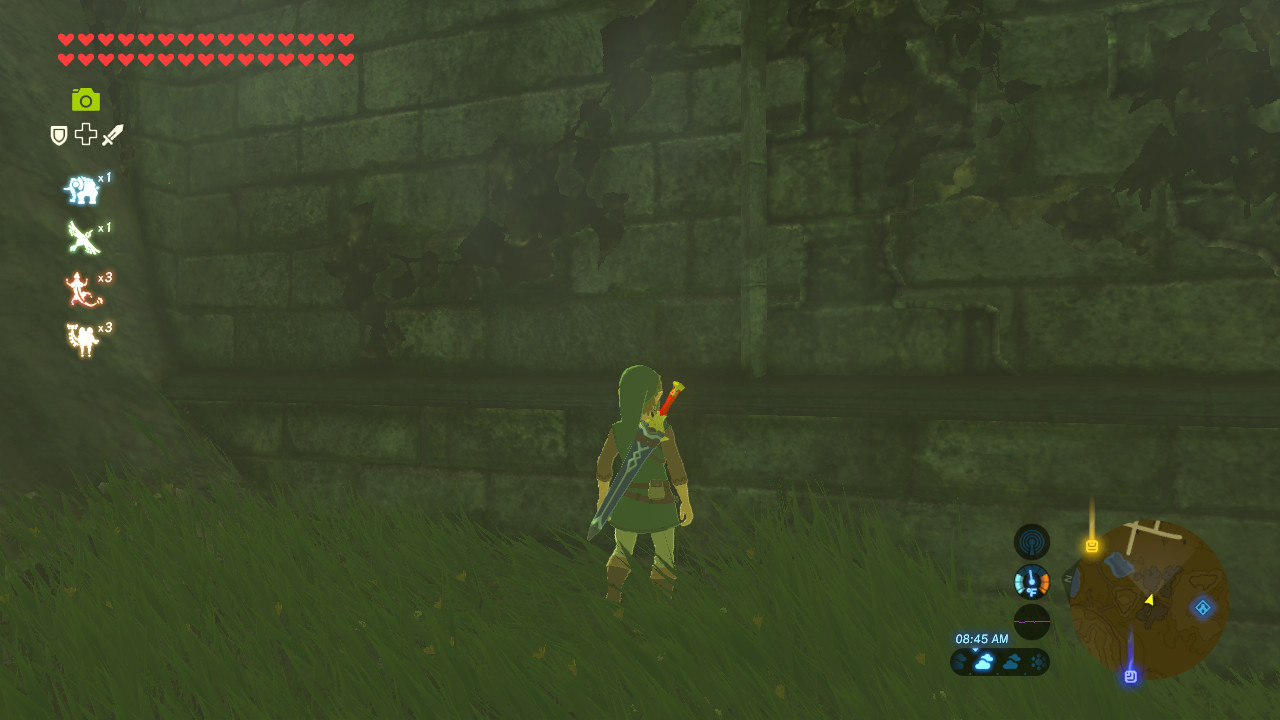Click the attack-up sword icon

coord(110,135)
